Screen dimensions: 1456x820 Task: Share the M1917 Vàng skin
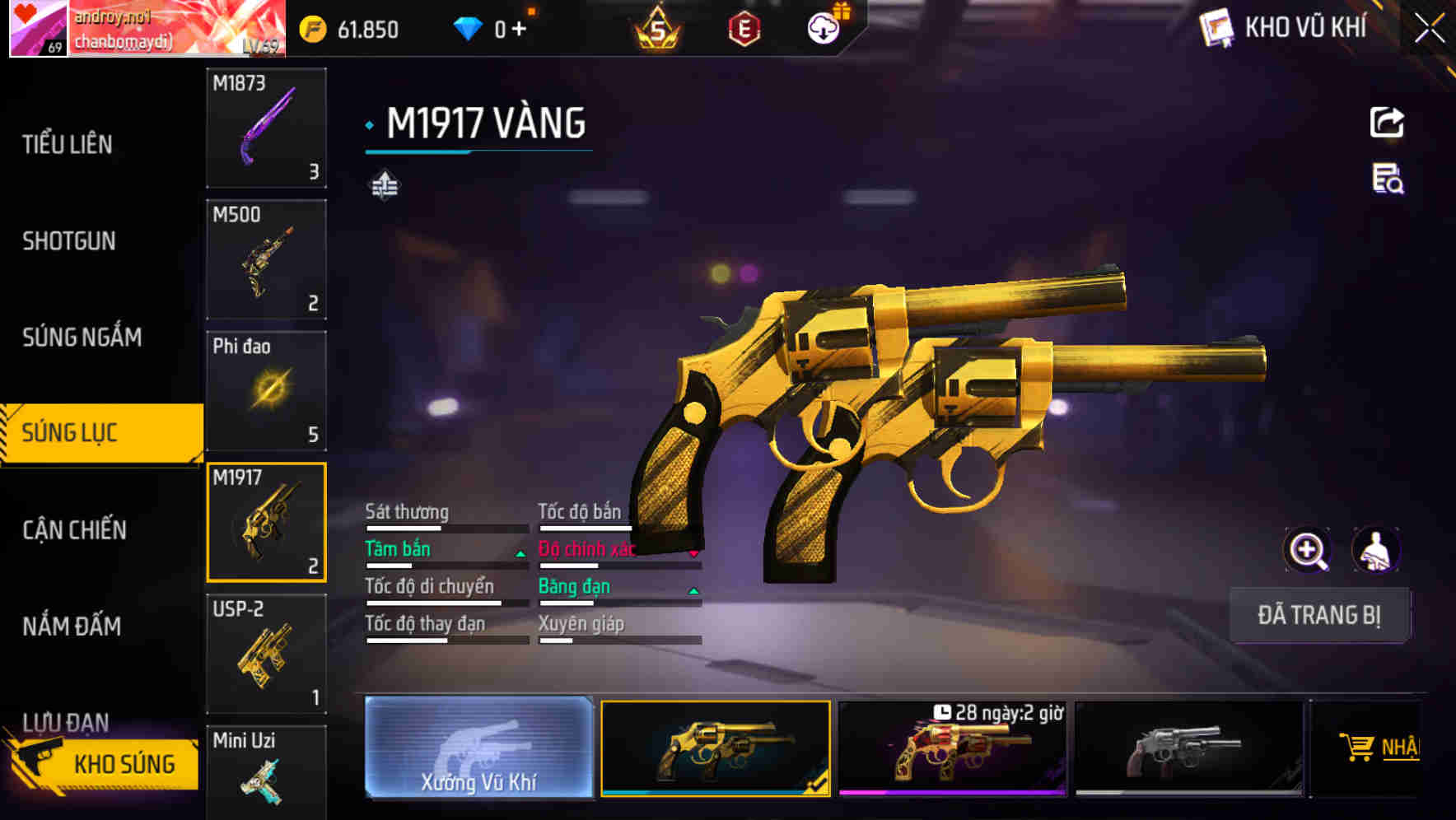pos(1387,123)
